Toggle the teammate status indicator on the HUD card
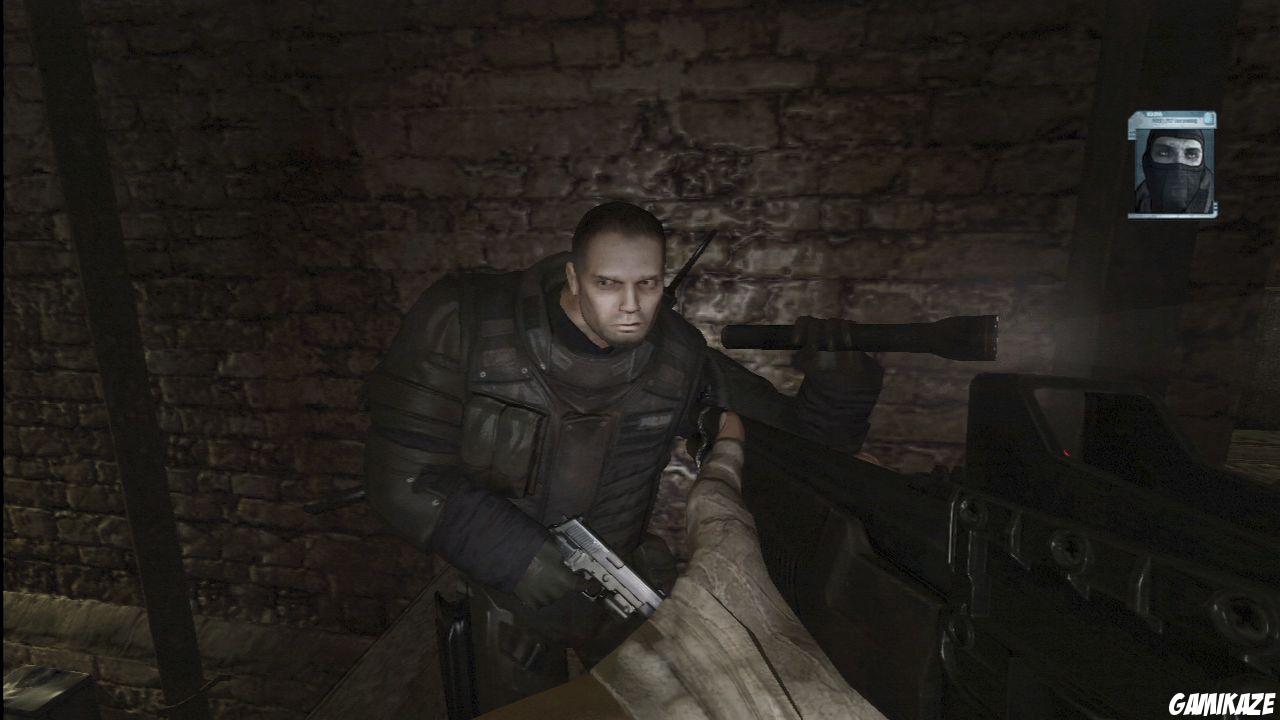Screen dimensions: 1280x720 (1208, 118)
